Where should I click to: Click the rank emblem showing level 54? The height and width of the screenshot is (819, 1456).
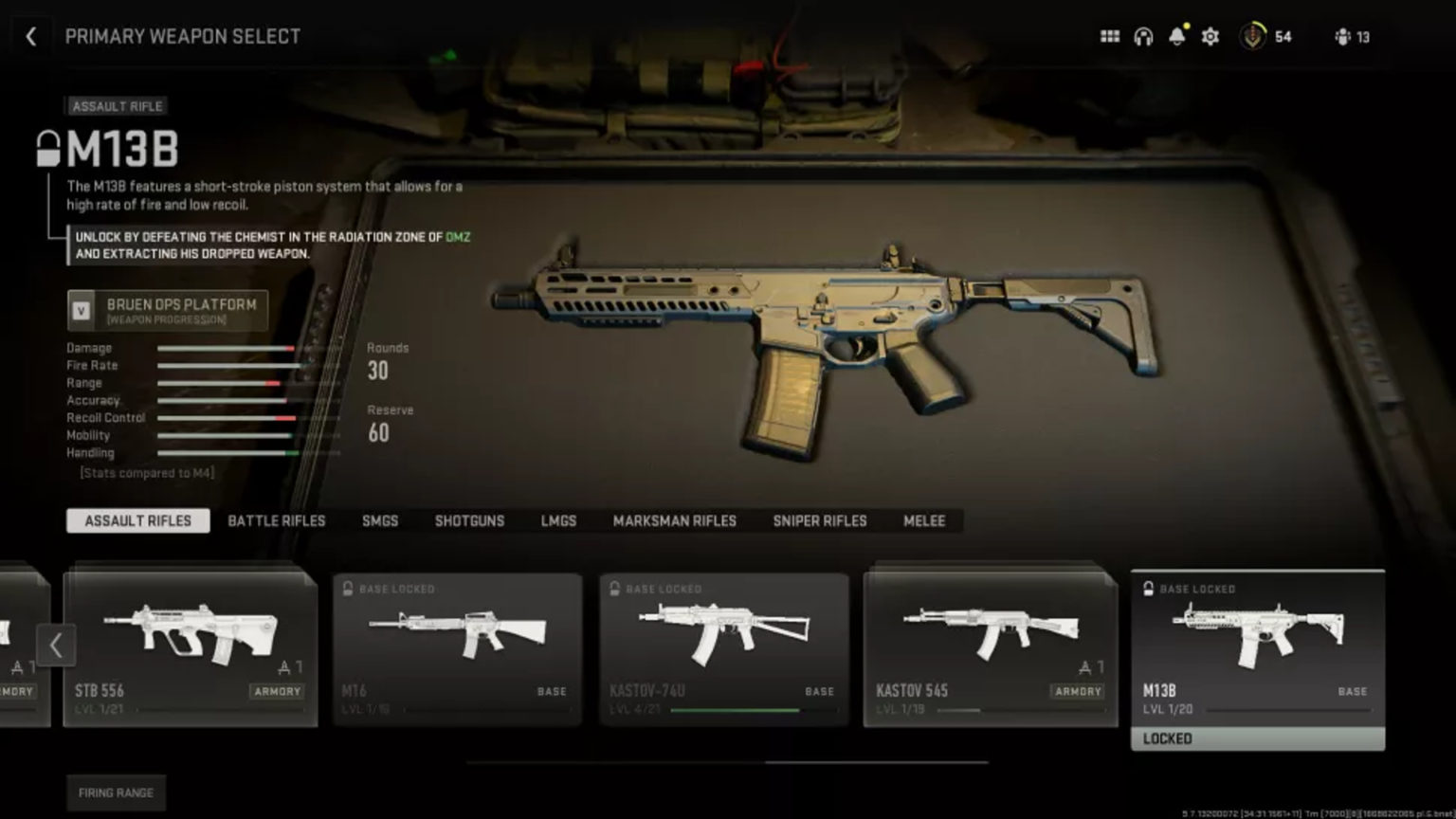(1253, 36)
